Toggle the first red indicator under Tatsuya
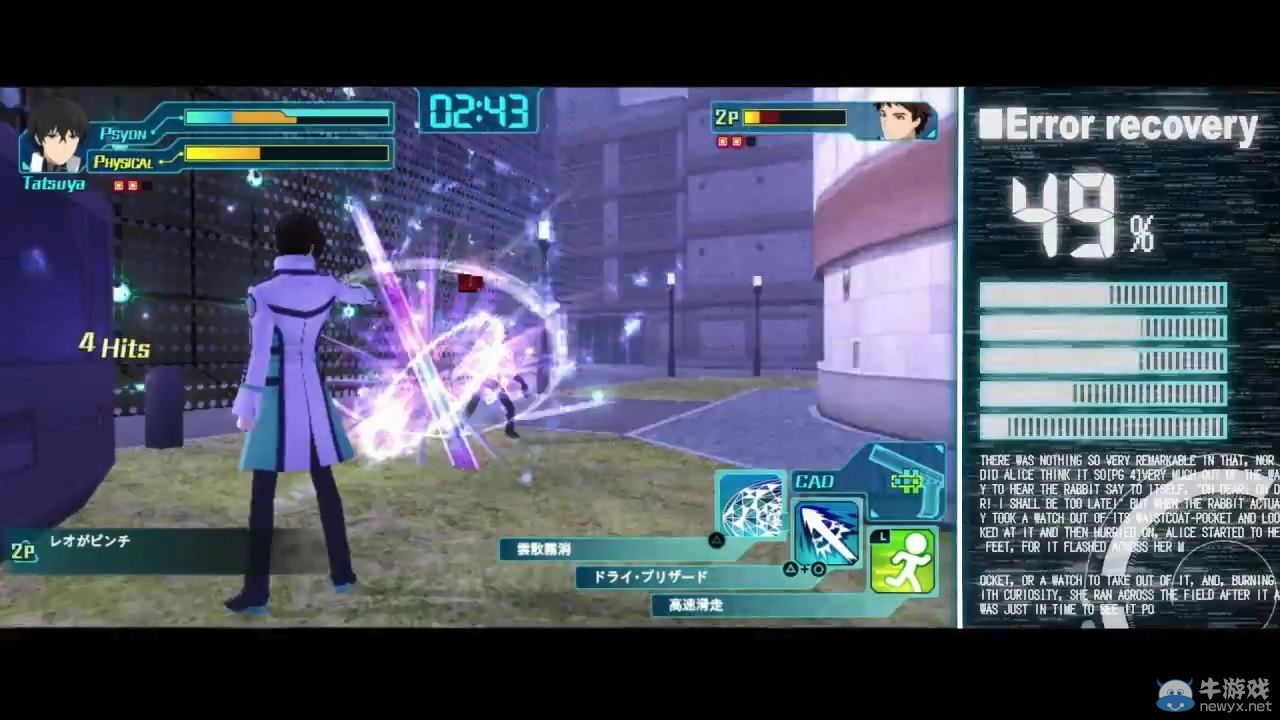This screenshot has width=1280, height=720. (117, 185)
